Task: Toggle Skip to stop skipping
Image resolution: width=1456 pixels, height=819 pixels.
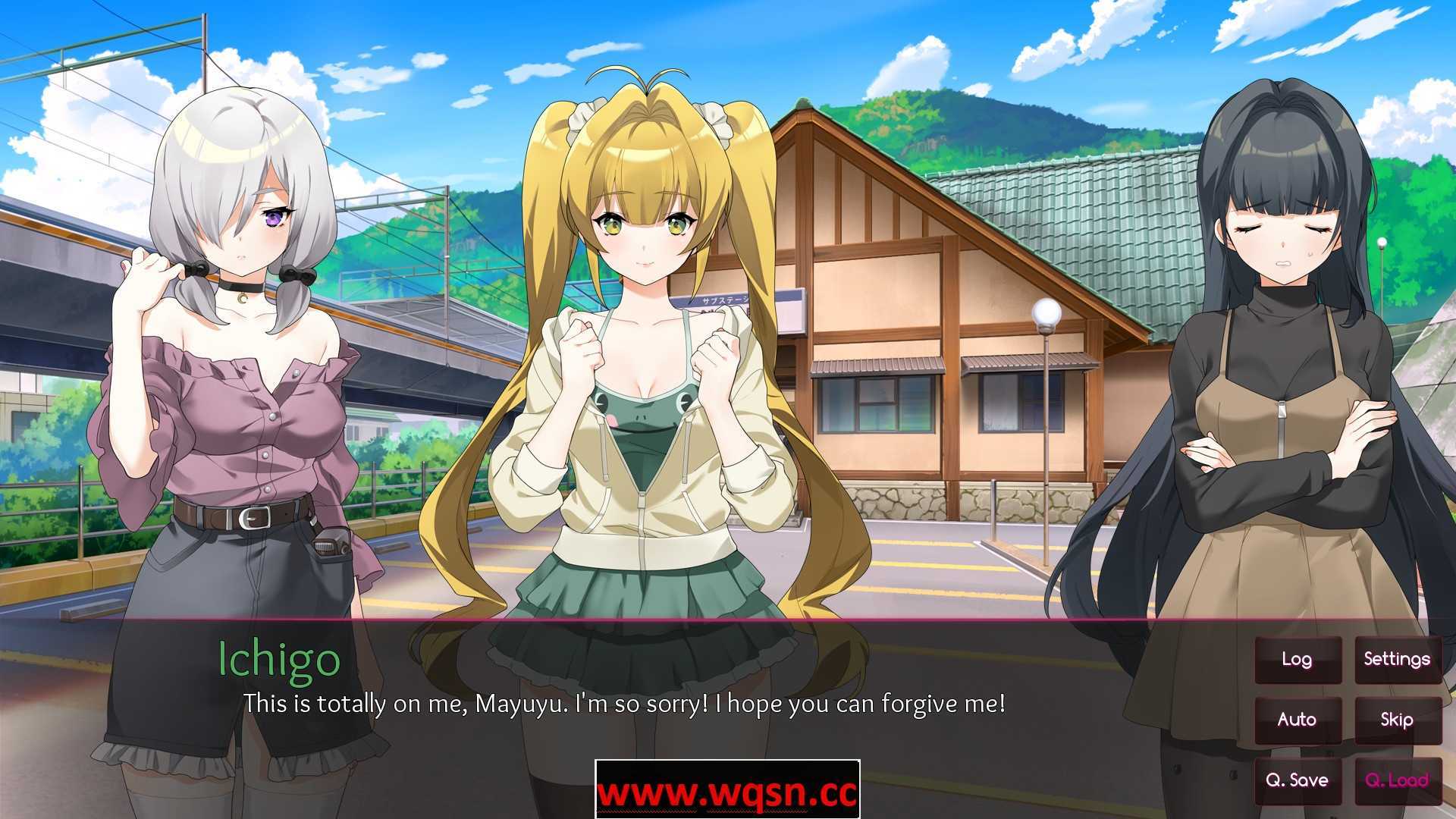Action: pos(1397,719)
